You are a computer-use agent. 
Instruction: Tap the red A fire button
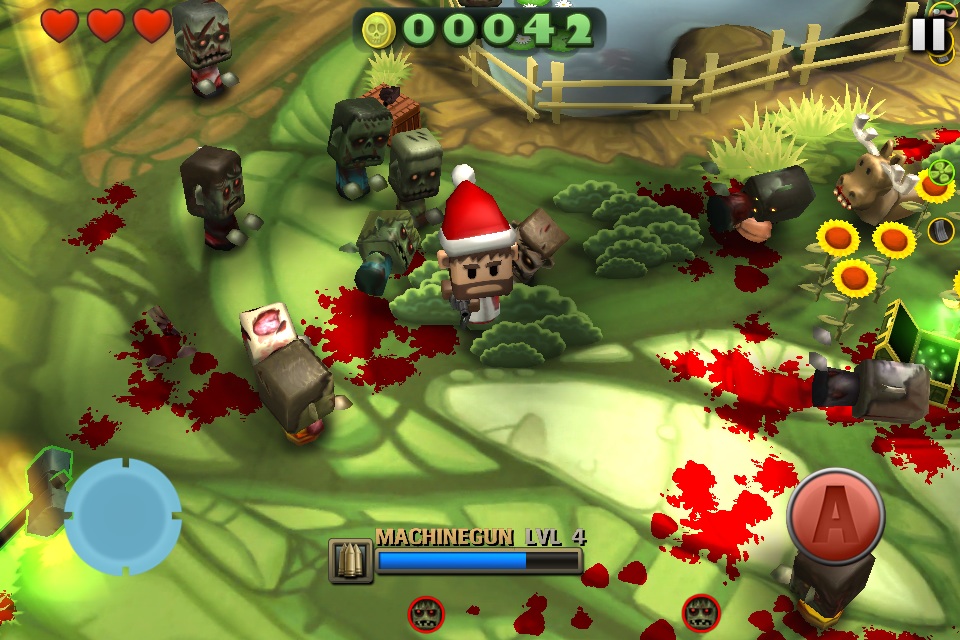[x=835, y=518]
